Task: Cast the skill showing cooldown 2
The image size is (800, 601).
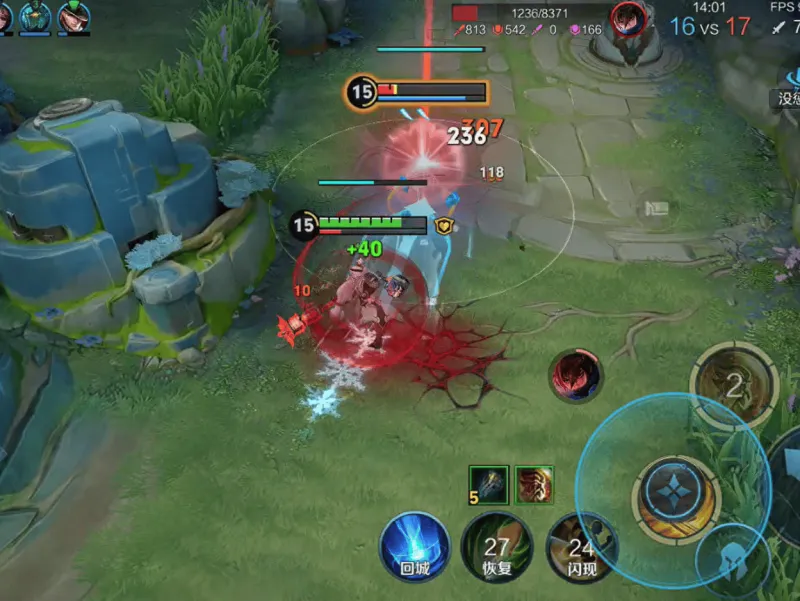Action: click(734, 385)
